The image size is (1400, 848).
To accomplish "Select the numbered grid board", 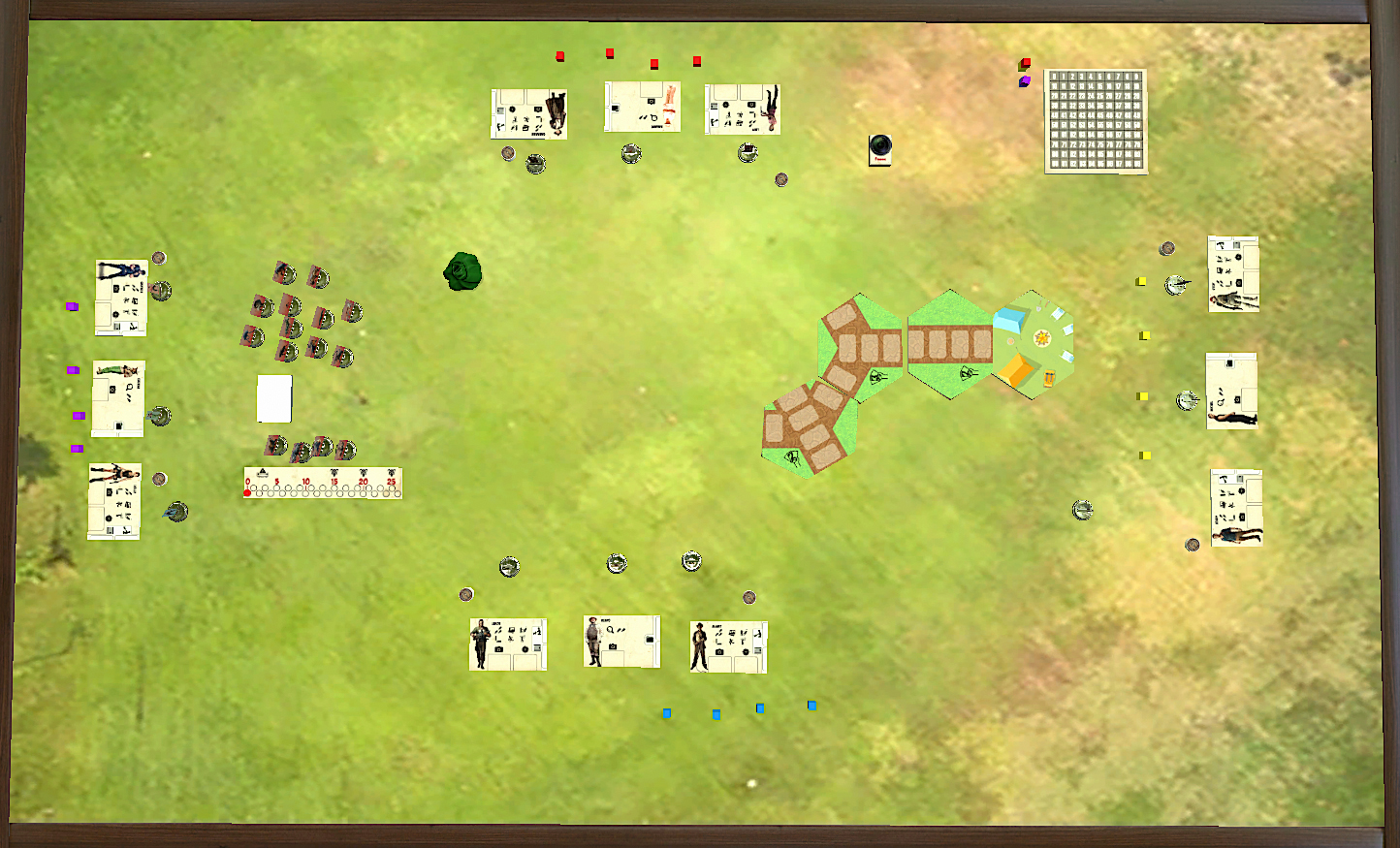I will [1096, 121].
